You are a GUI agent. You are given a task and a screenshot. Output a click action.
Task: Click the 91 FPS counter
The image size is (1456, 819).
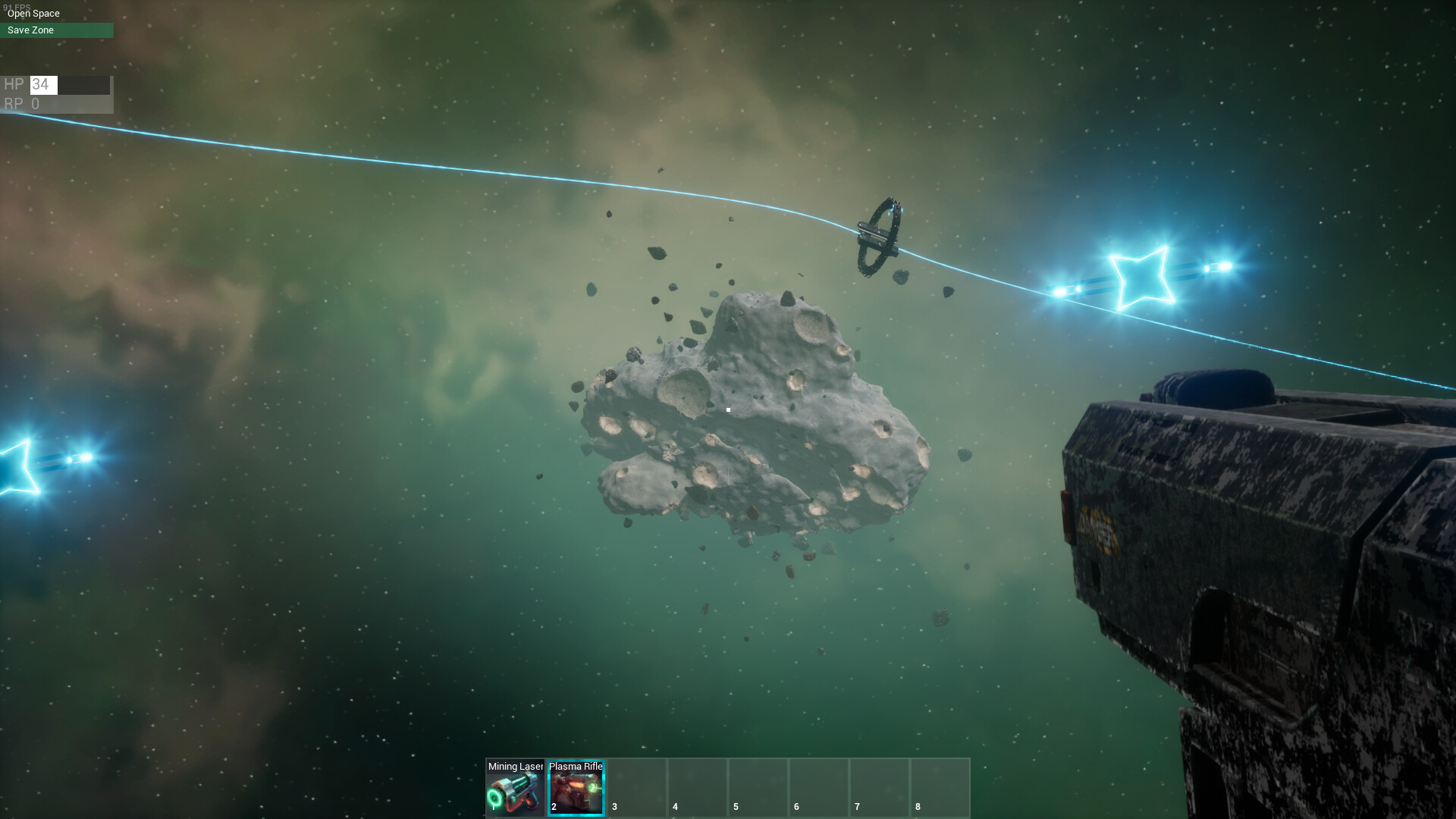point(17,5)
